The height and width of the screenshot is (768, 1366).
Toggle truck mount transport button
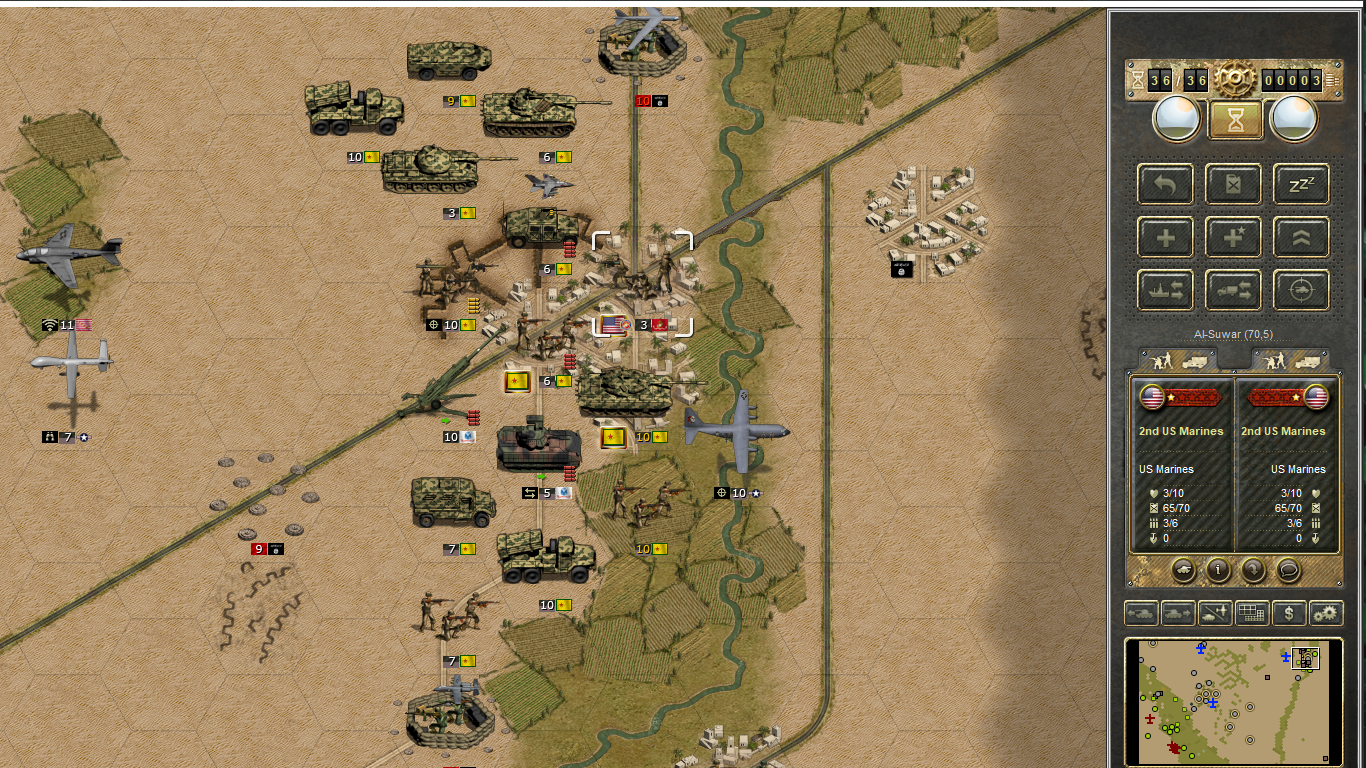tap(1233, 290)
